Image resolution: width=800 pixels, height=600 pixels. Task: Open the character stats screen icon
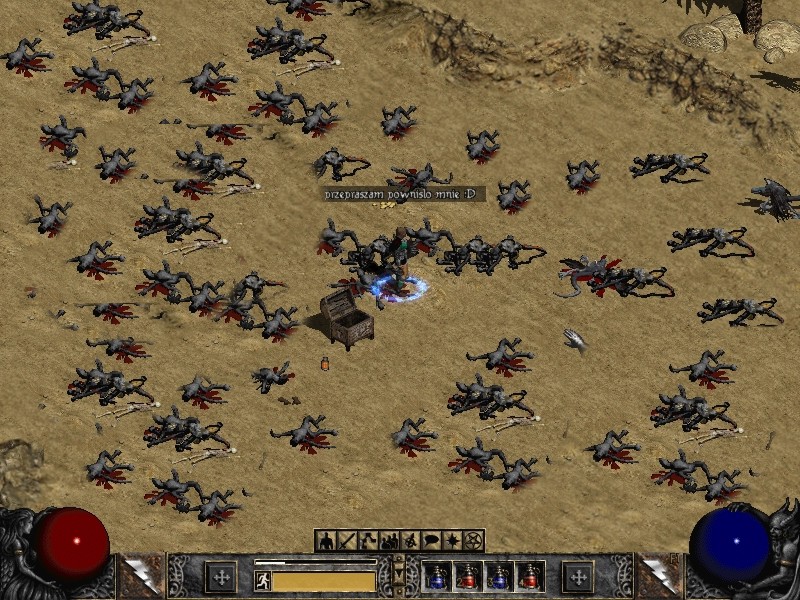[x=325, y=541]
